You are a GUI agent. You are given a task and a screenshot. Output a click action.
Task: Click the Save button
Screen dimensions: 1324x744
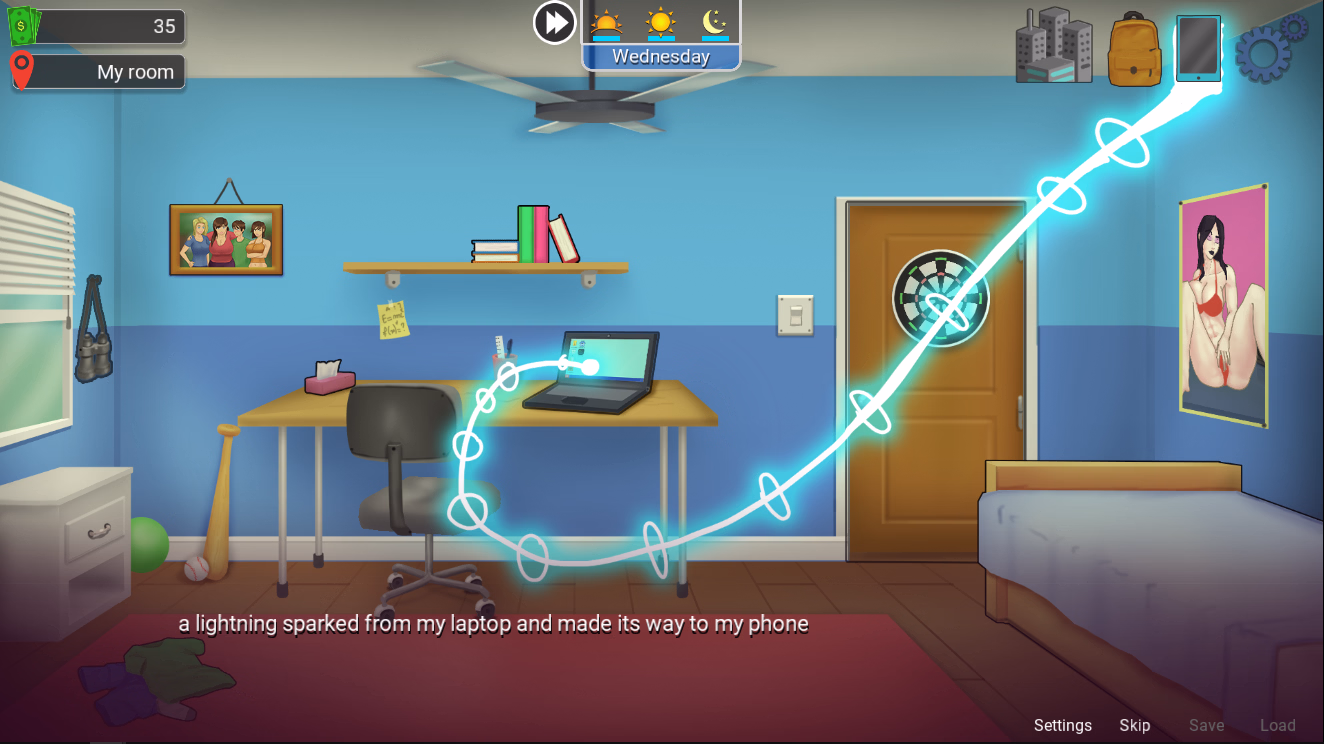point(1206,725)
